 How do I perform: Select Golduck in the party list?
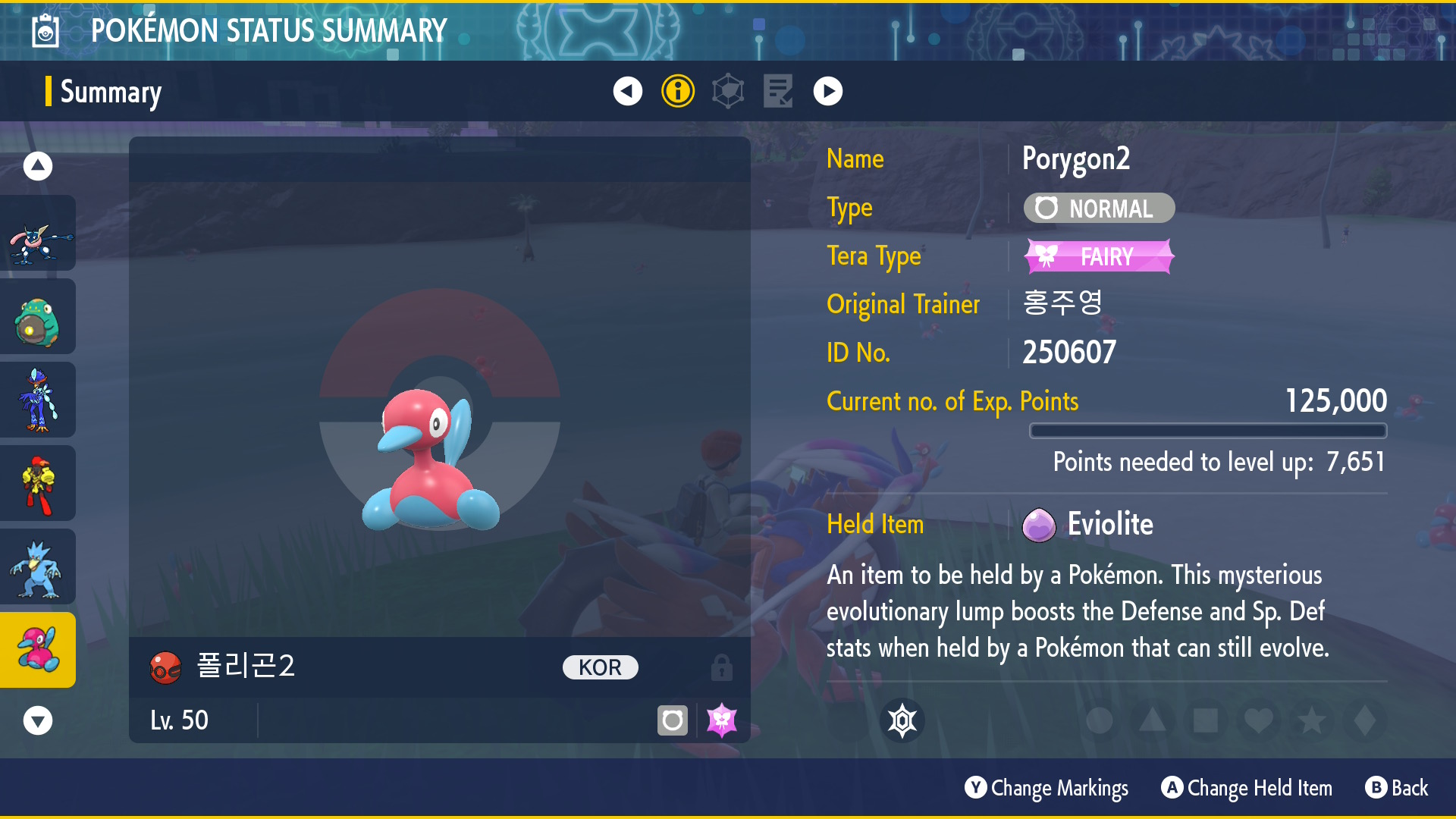pos(38,567)
